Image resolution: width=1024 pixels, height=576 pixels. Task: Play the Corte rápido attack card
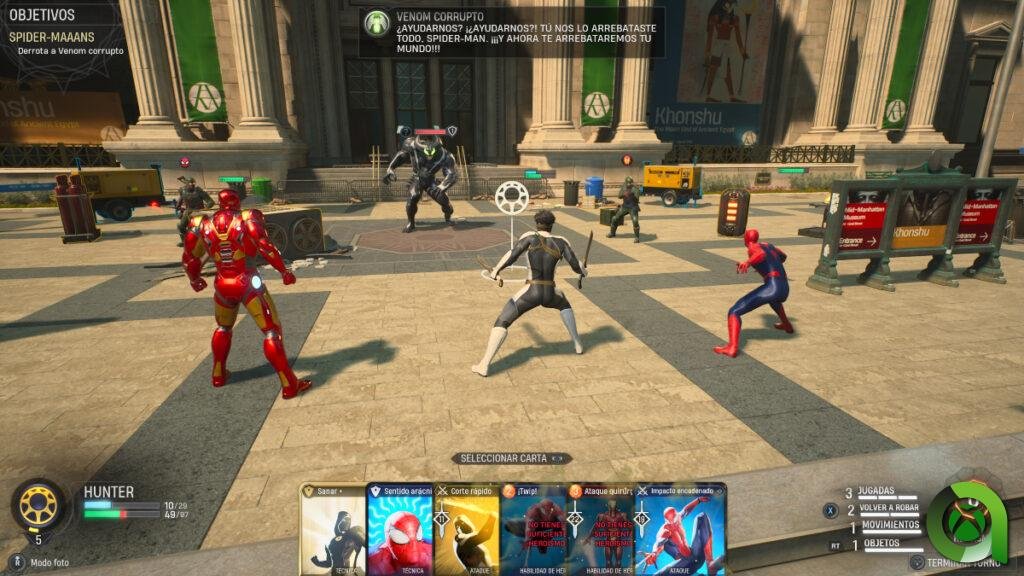467,529
